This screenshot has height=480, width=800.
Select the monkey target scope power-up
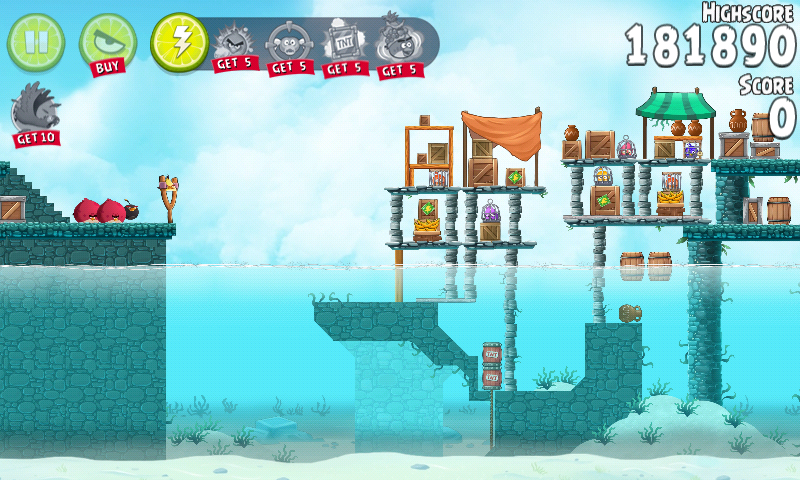pyautogui.click(x=288, y=46)
